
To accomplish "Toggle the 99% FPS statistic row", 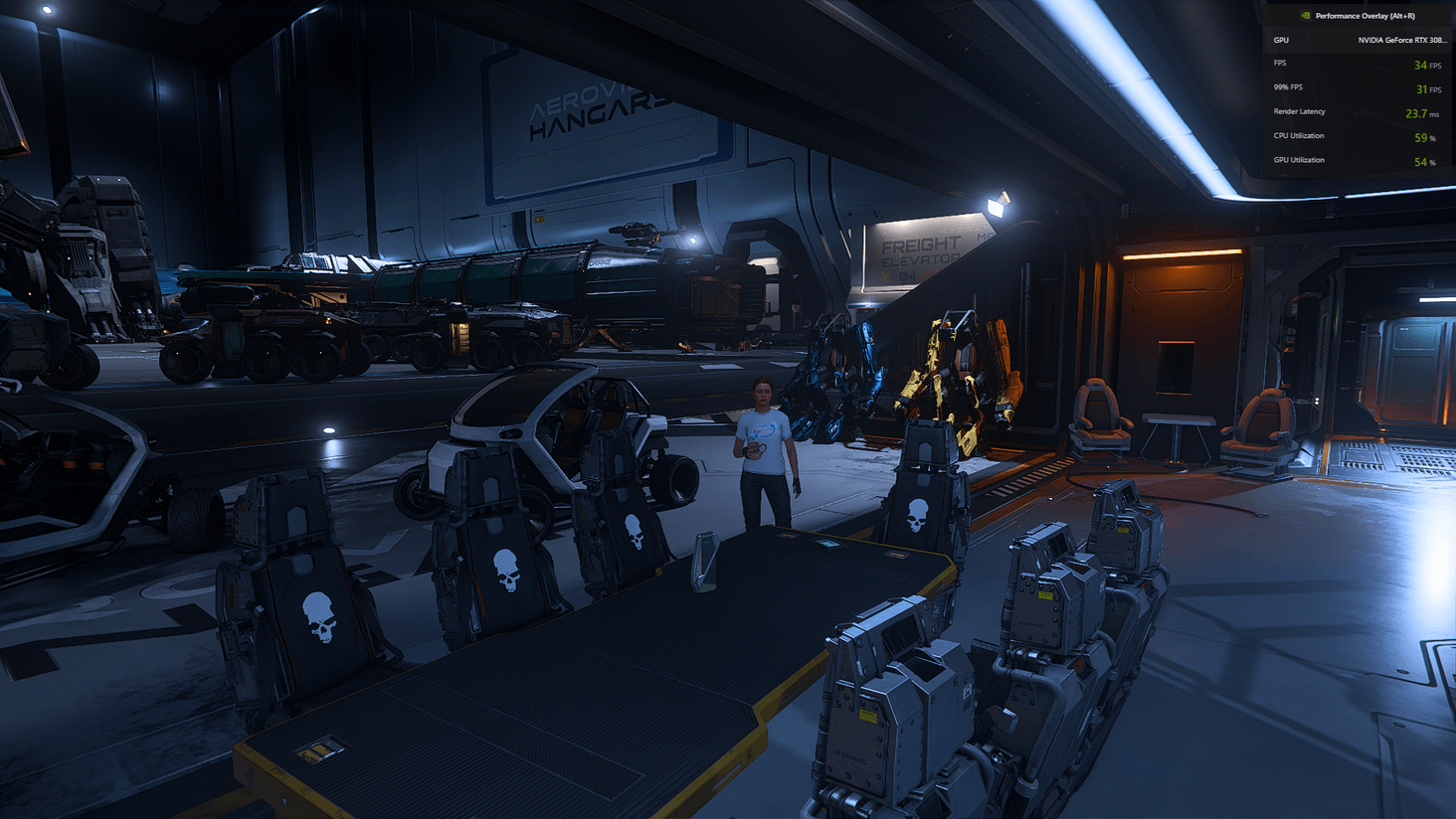I will 1353,87.
